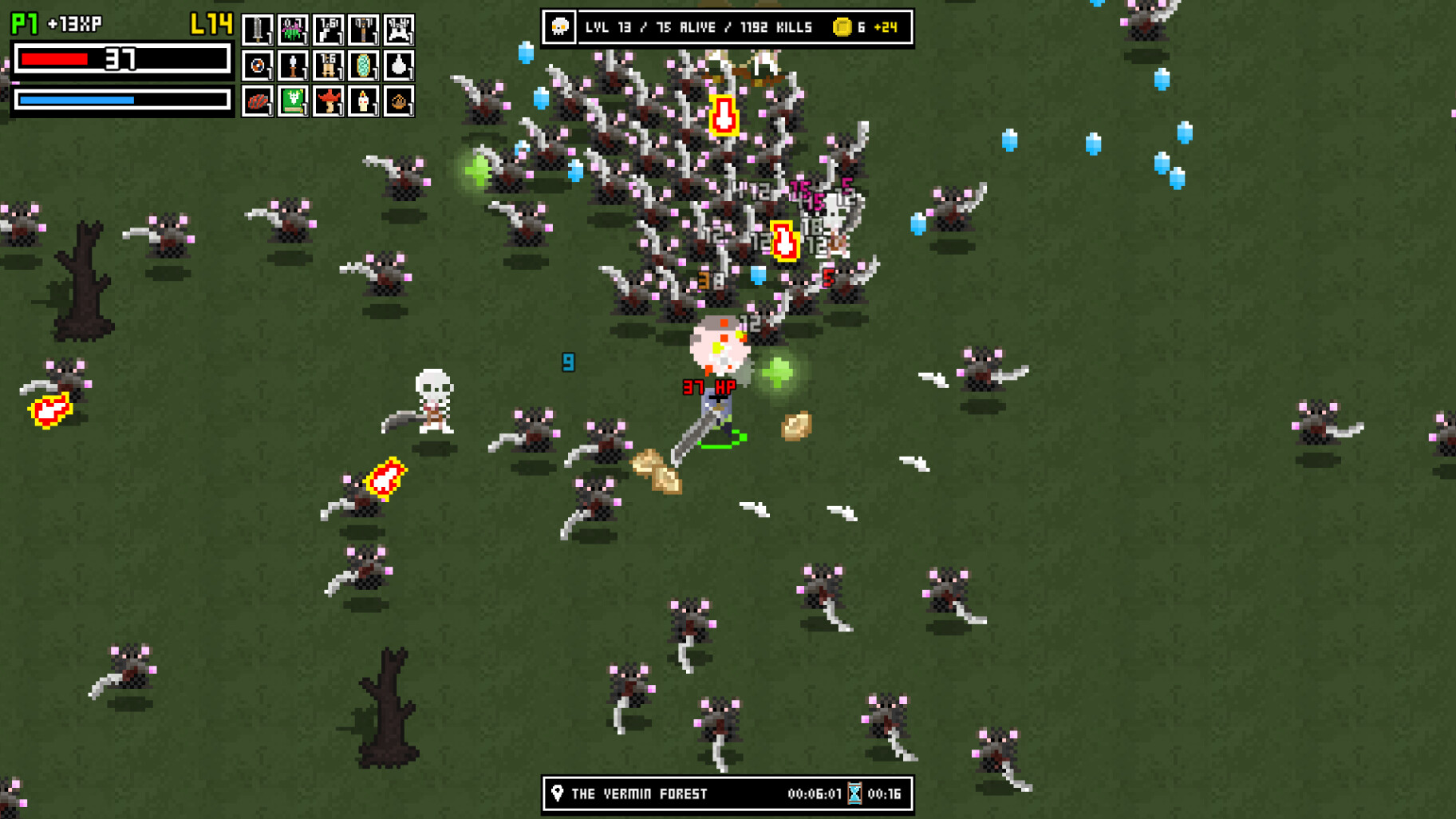Open the green spellbook item slot
This screenshot has width=1456, height=819.
(293, 103)
